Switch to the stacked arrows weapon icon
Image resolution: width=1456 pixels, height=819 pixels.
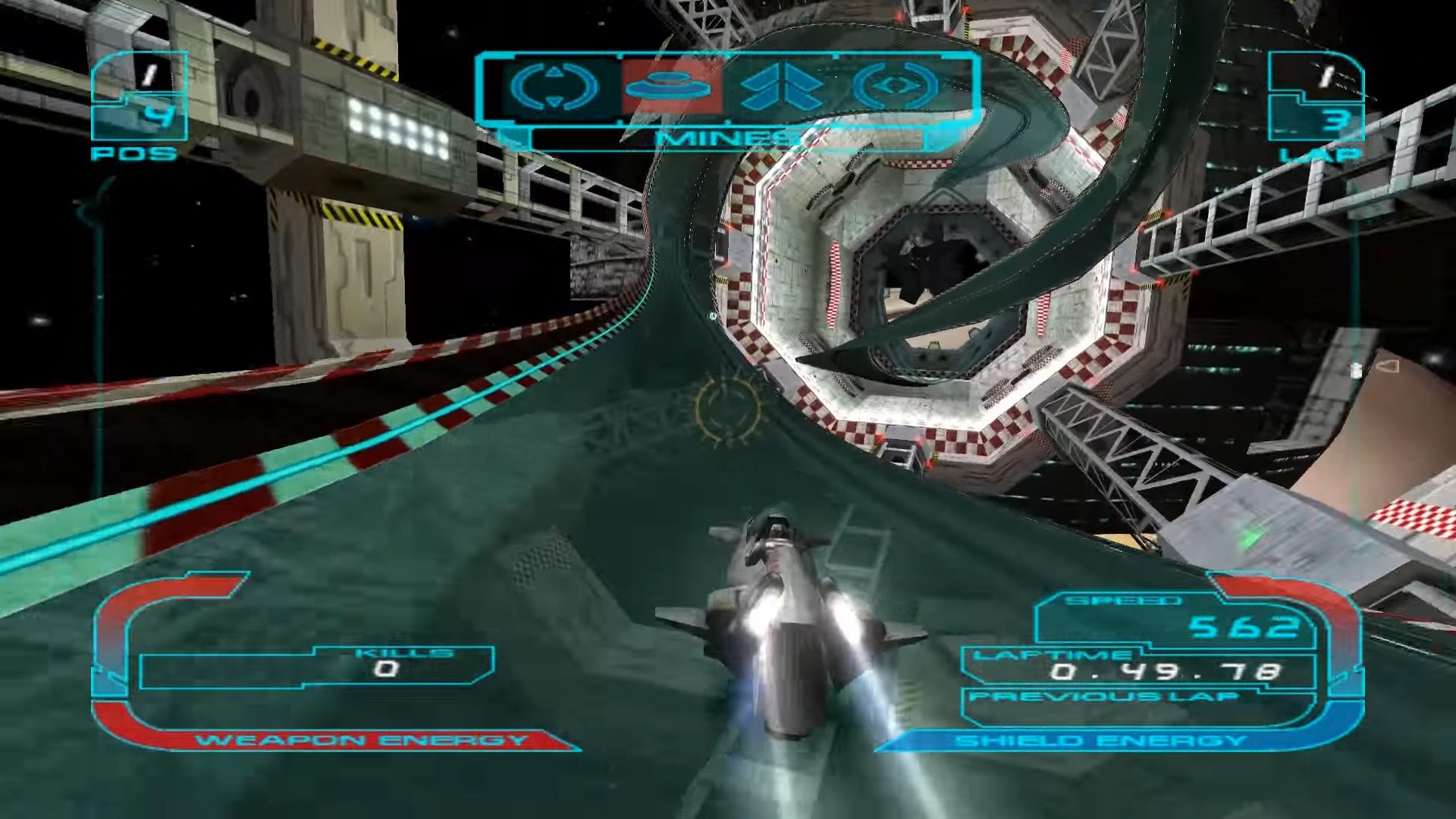point(782,87)
